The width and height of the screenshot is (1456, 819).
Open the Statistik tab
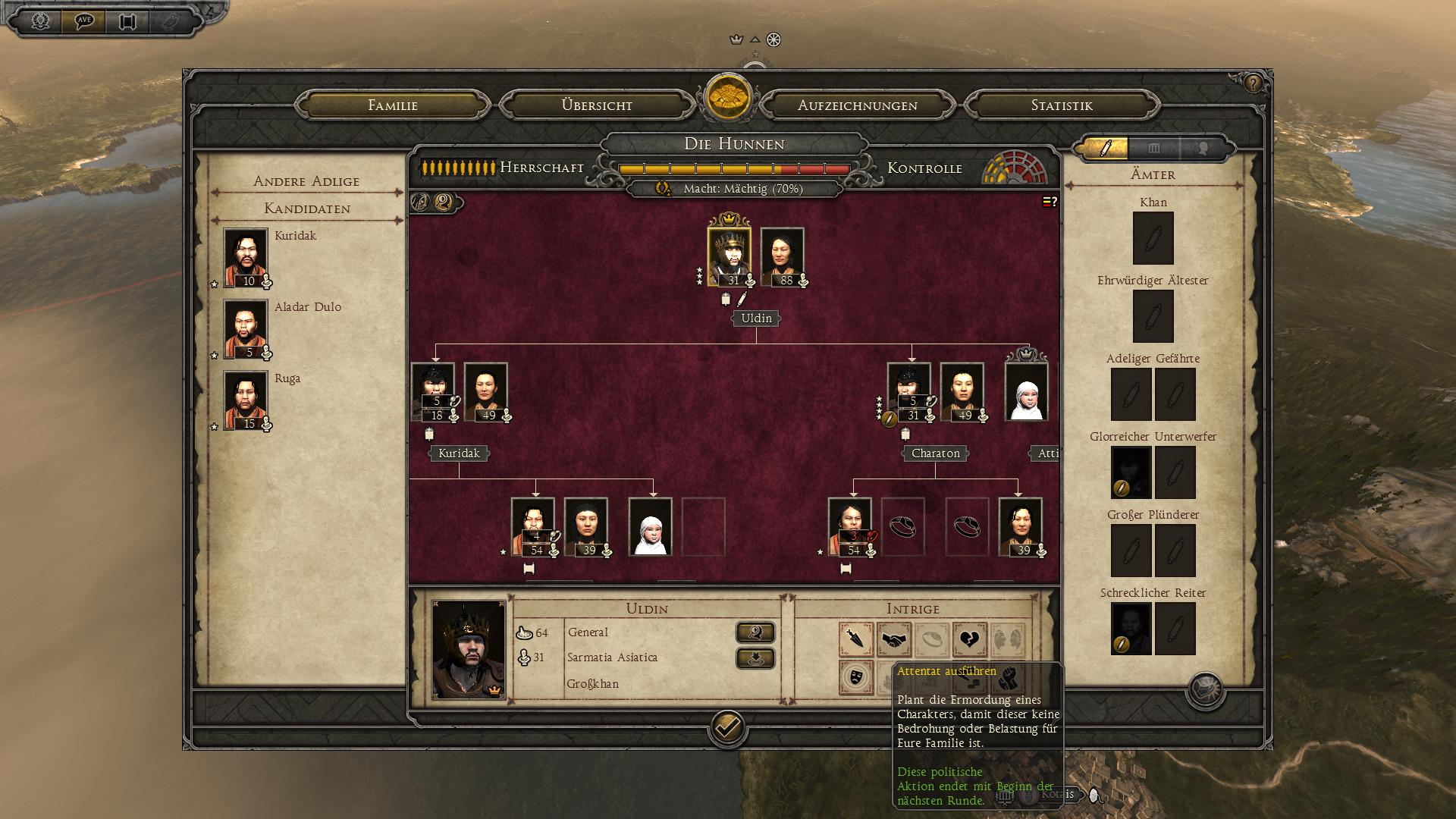[1061, 105]
